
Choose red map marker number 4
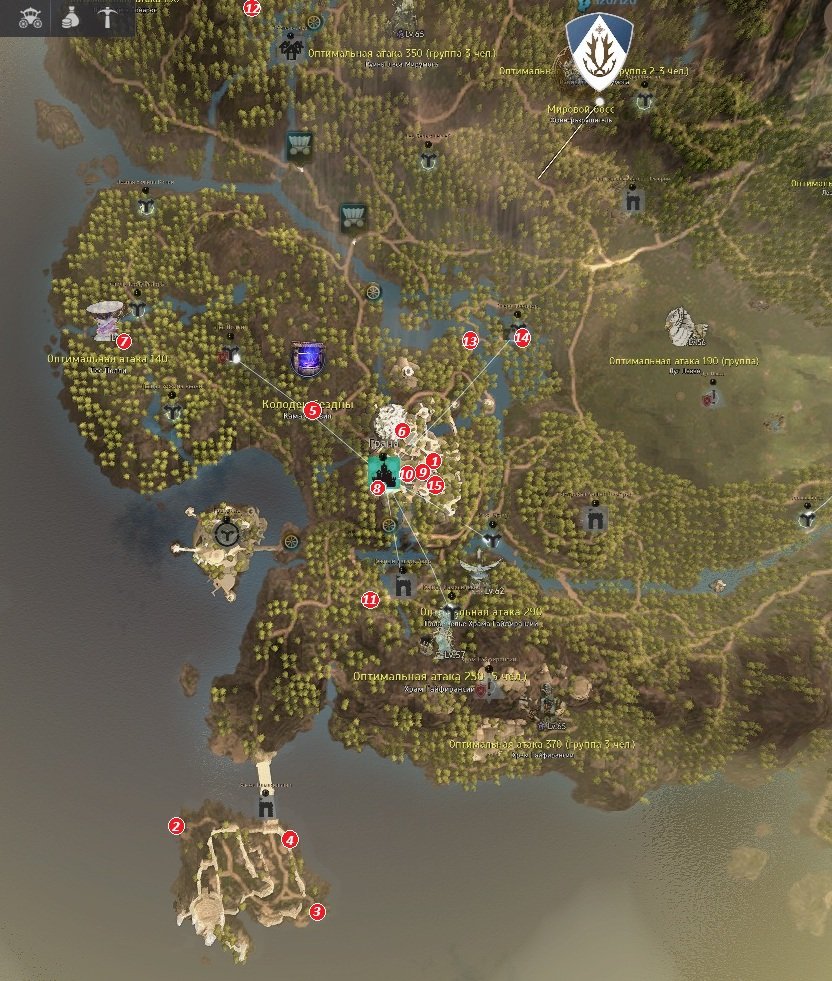pos(289,840)
